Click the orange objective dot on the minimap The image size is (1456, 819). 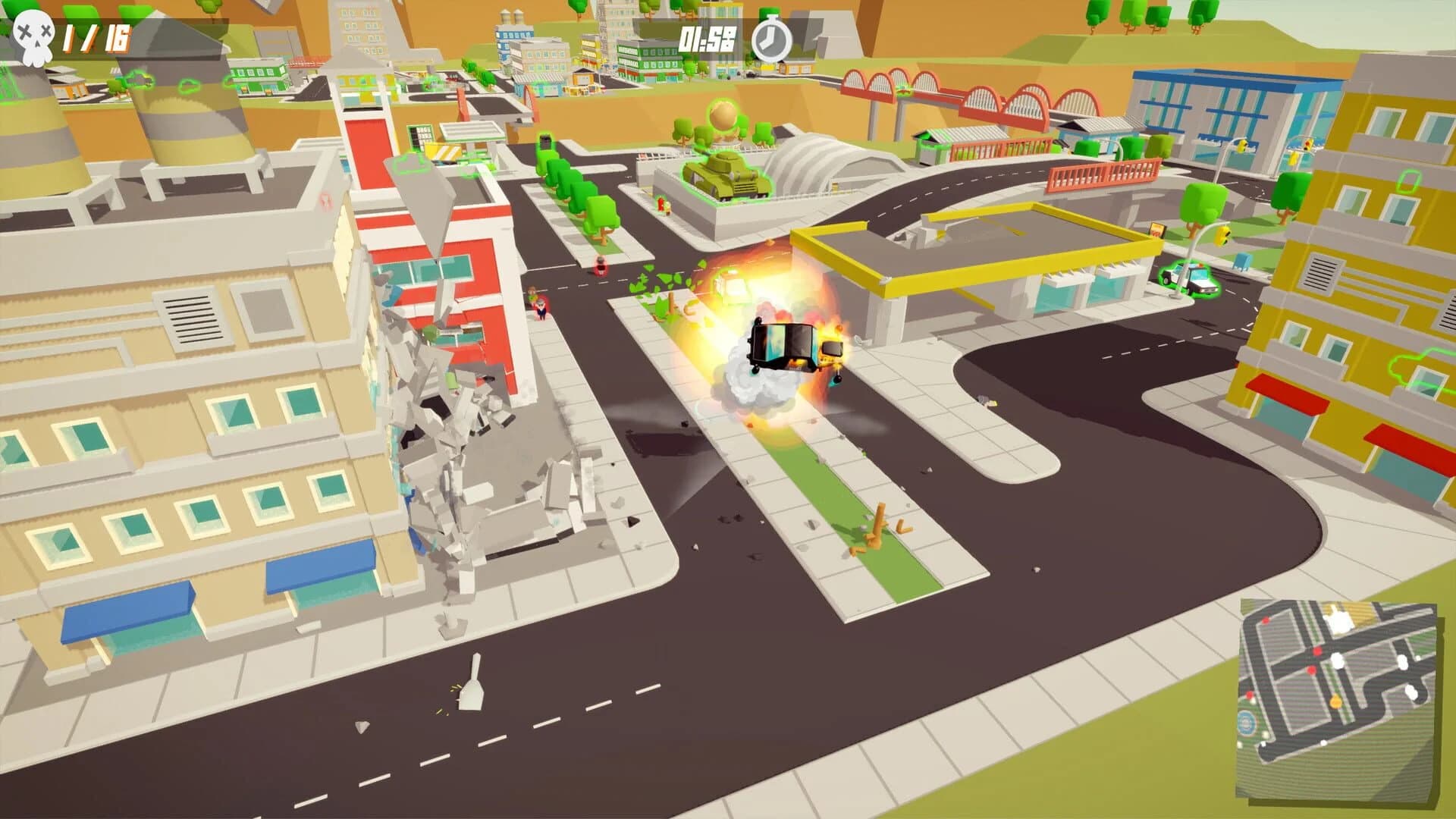[x=1336, y=702]
